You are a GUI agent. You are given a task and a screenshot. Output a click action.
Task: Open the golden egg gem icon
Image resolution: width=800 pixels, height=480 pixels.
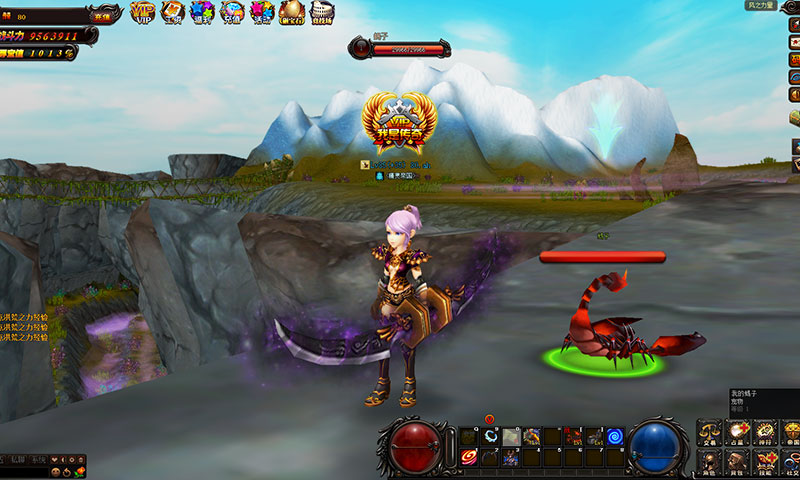(292, 12)
